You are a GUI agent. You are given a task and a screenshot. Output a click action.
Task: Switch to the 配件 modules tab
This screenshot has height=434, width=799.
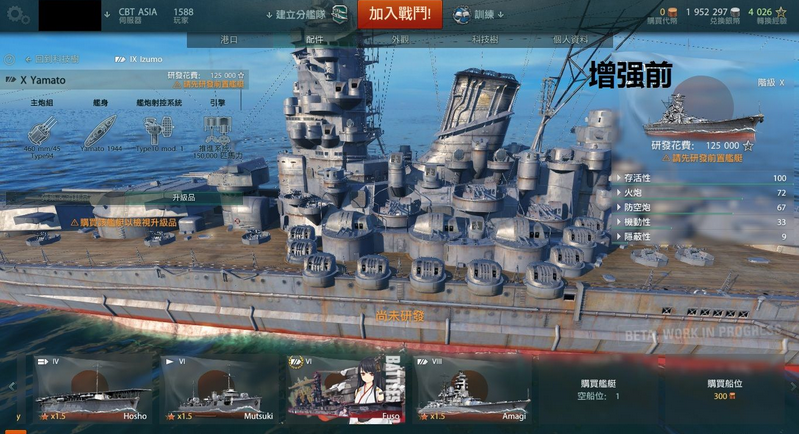(x=315, y=39)
